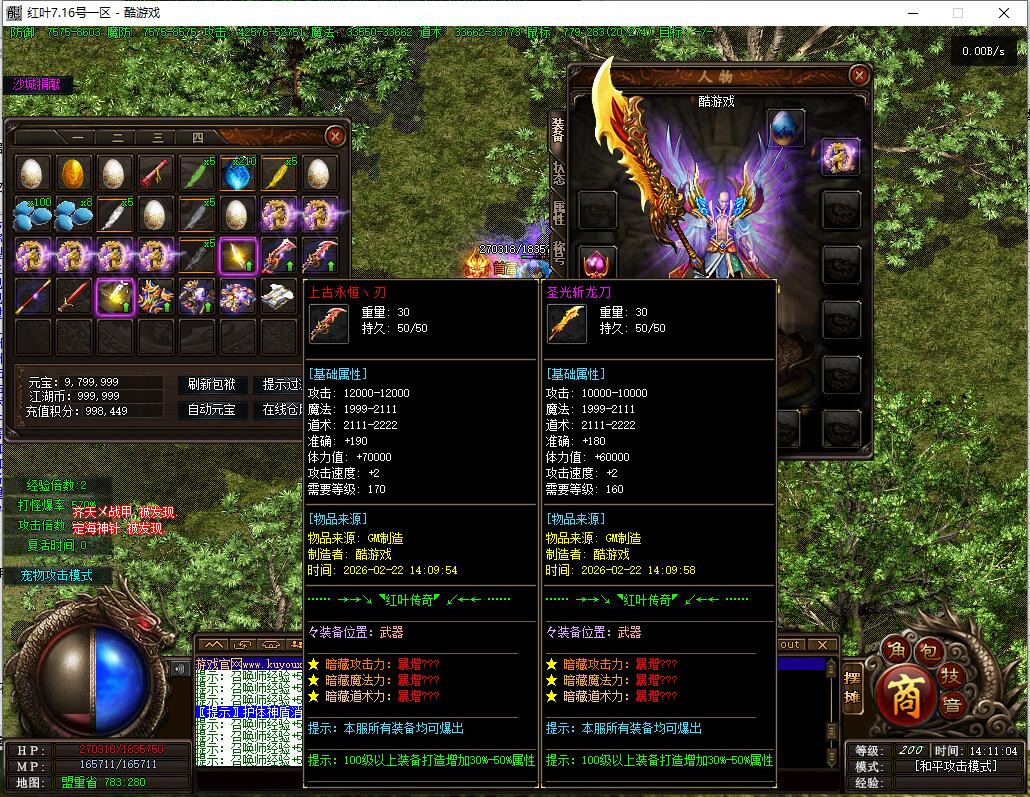Screen dimensions: 1030x797
Task: Open the 摆摊 stall button
Action: pyautogui.click(x=853, y=689)
